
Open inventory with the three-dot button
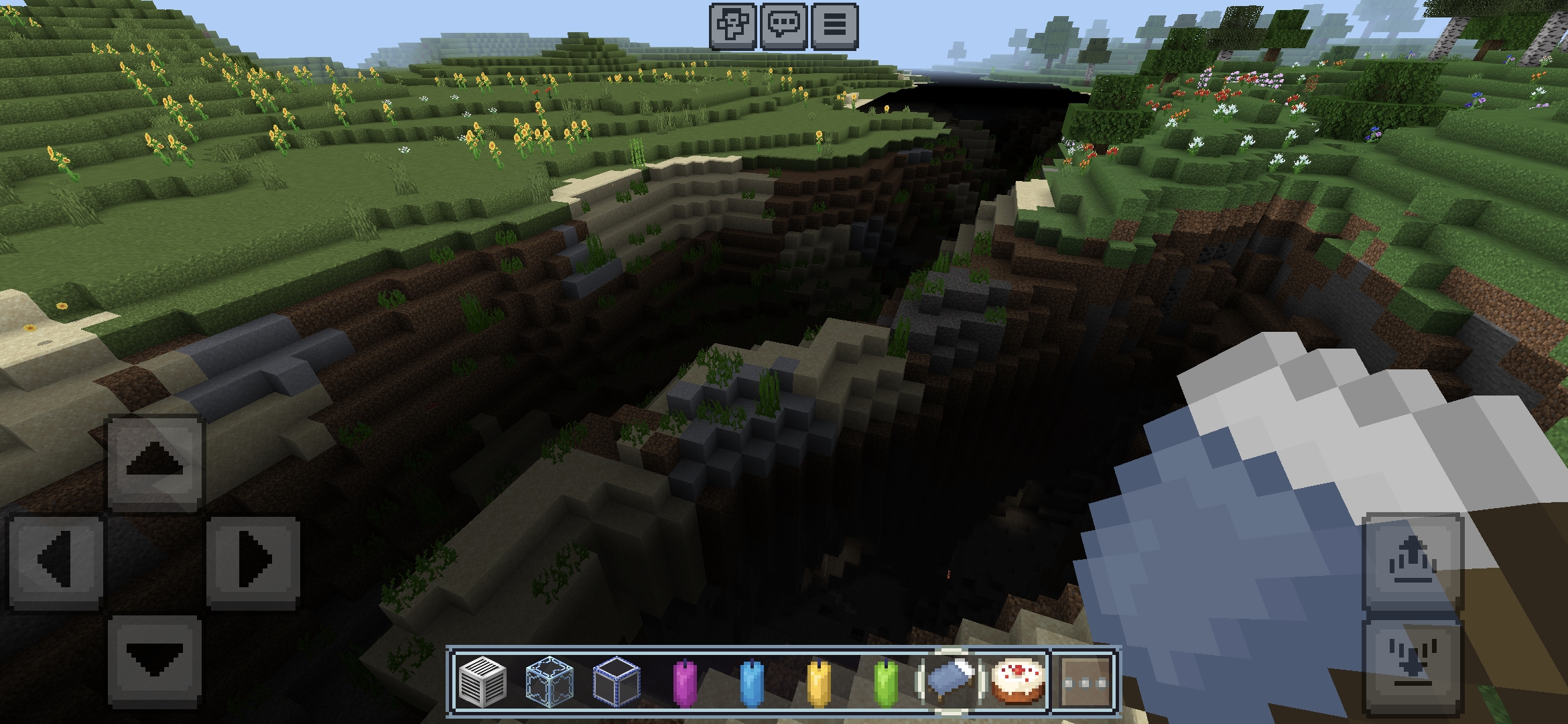(1085, 680)
